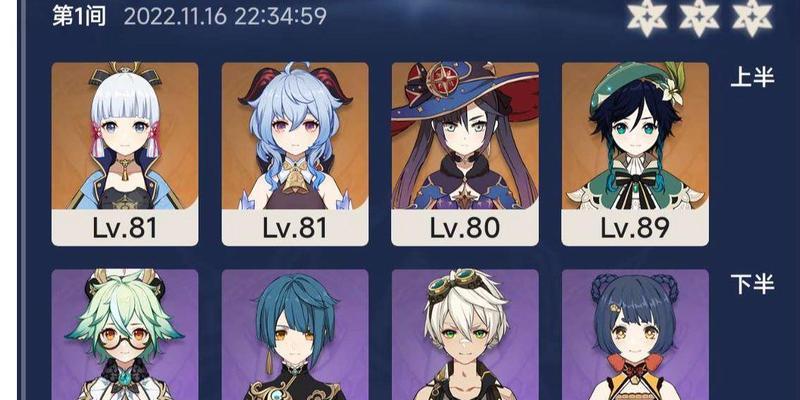Choose Bennett's goggles-wearing character portrait
The height and width of the screenshot is (400, 800).
(465, 333)
